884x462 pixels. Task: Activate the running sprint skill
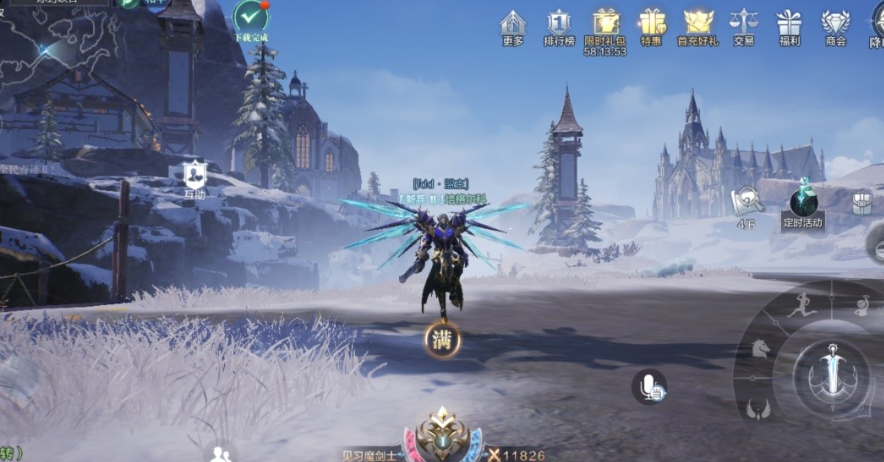pyautogui.click(x=798, y=308)
